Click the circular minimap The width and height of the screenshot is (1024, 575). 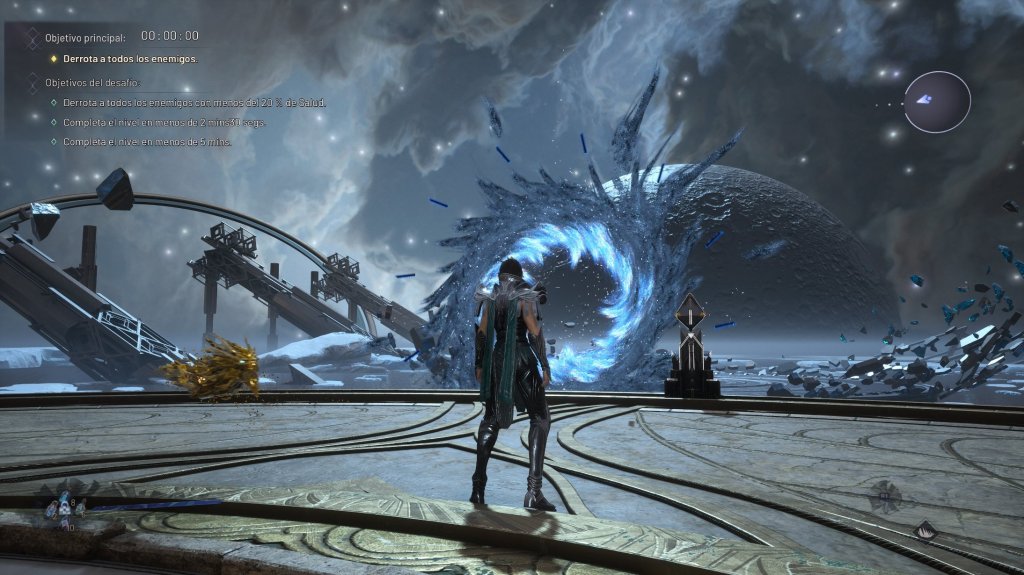point(937,102)
